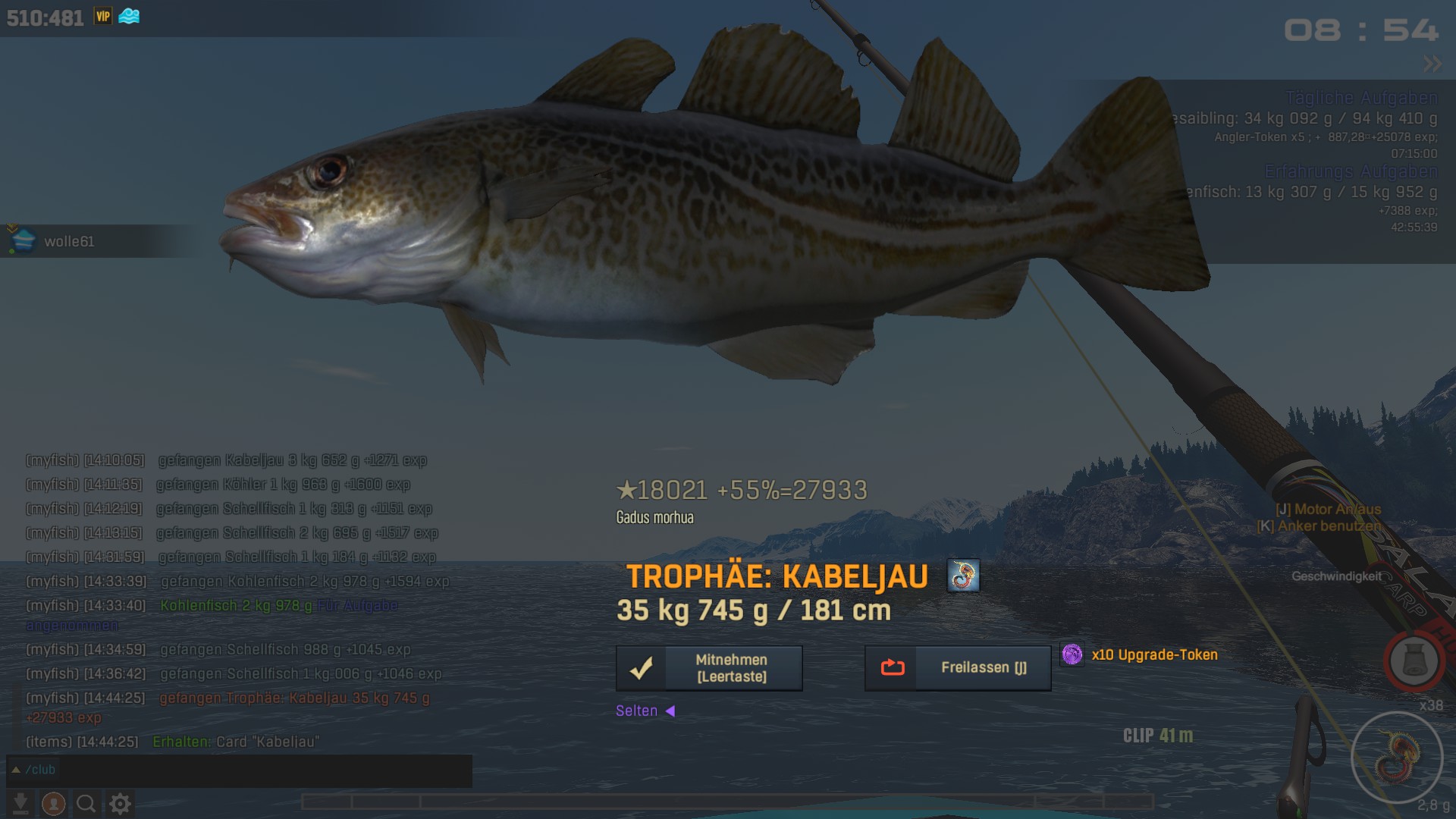
Task: Open the magnifying glass search icon
Action: [86, 803]
